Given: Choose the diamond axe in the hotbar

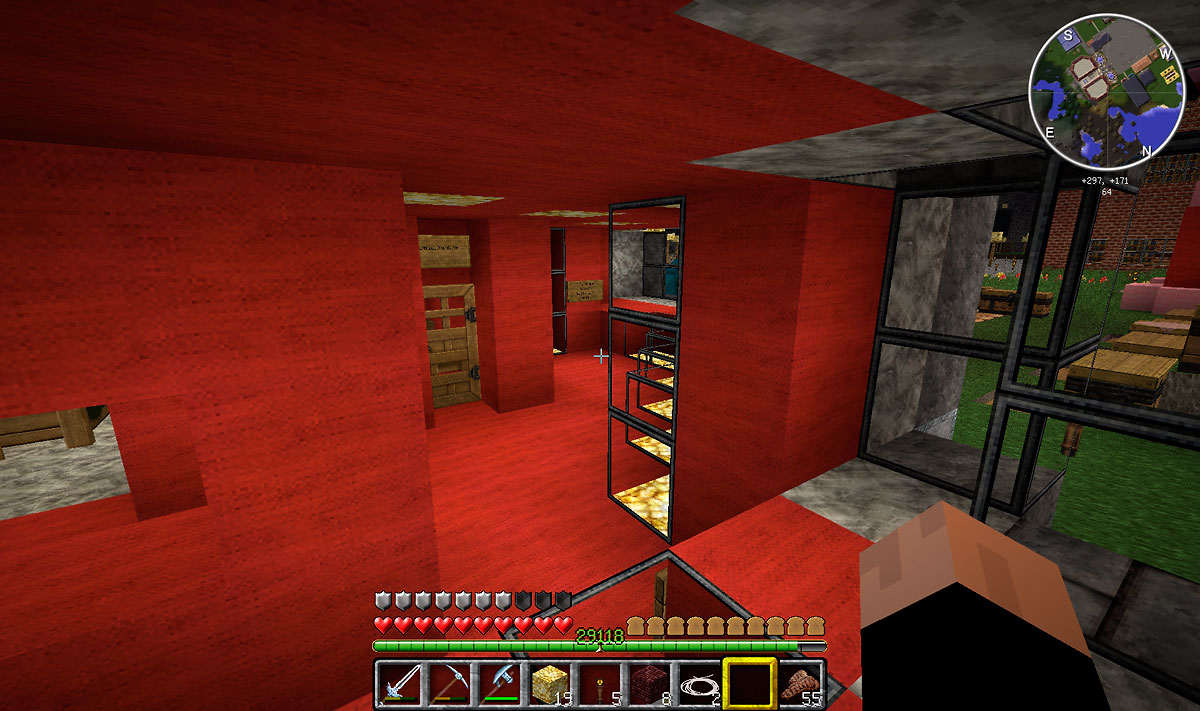Looking at the screenshot, I should pyautogui.click(x=498, y=684).
